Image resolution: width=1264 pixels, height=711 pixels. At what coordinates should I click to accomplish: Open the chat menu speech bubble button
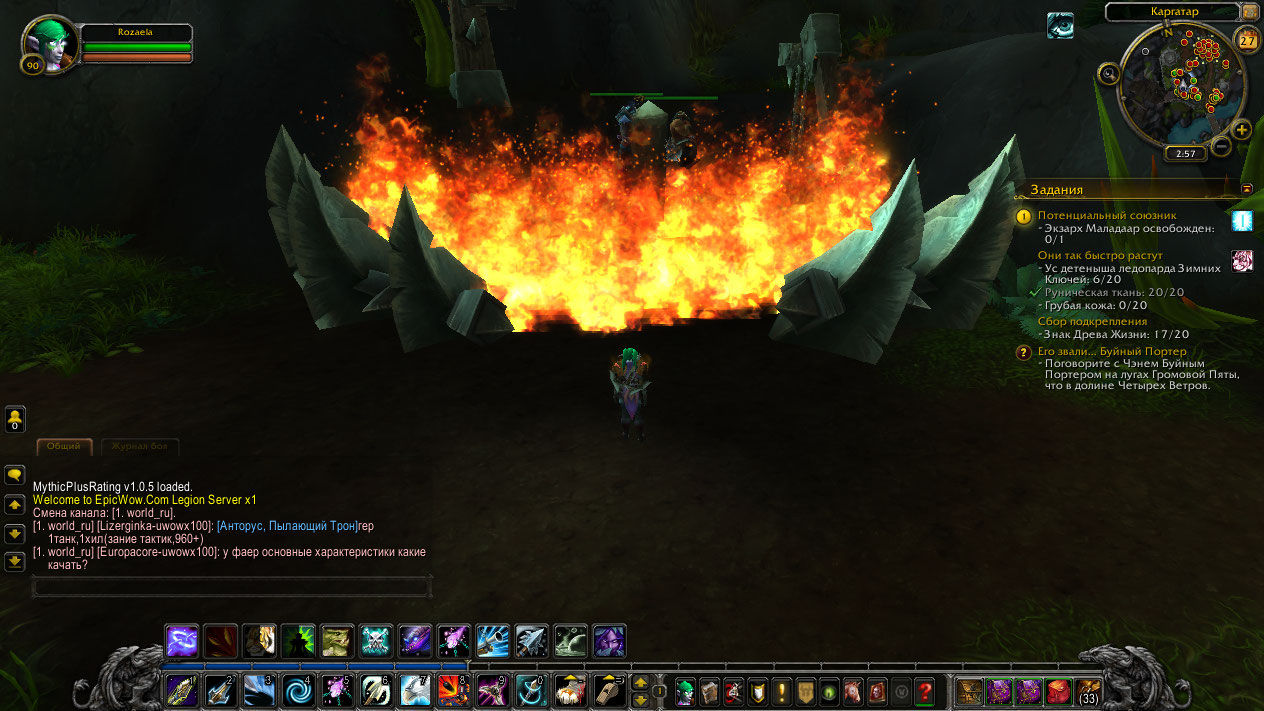pyautogui.click(x=15, y=476)
